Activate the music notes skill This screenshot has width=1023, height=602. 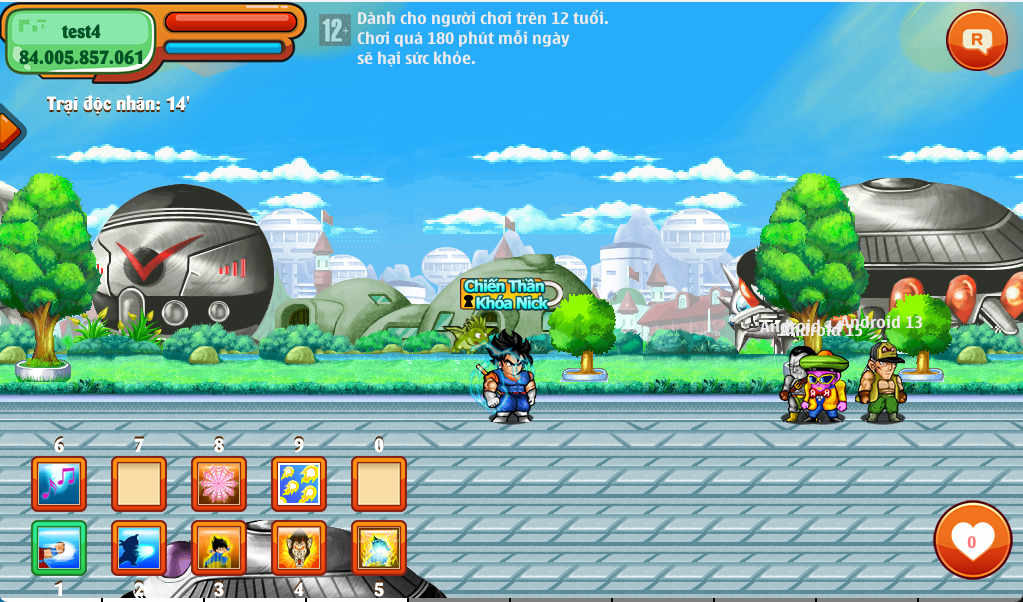click(x=59, y=484)
